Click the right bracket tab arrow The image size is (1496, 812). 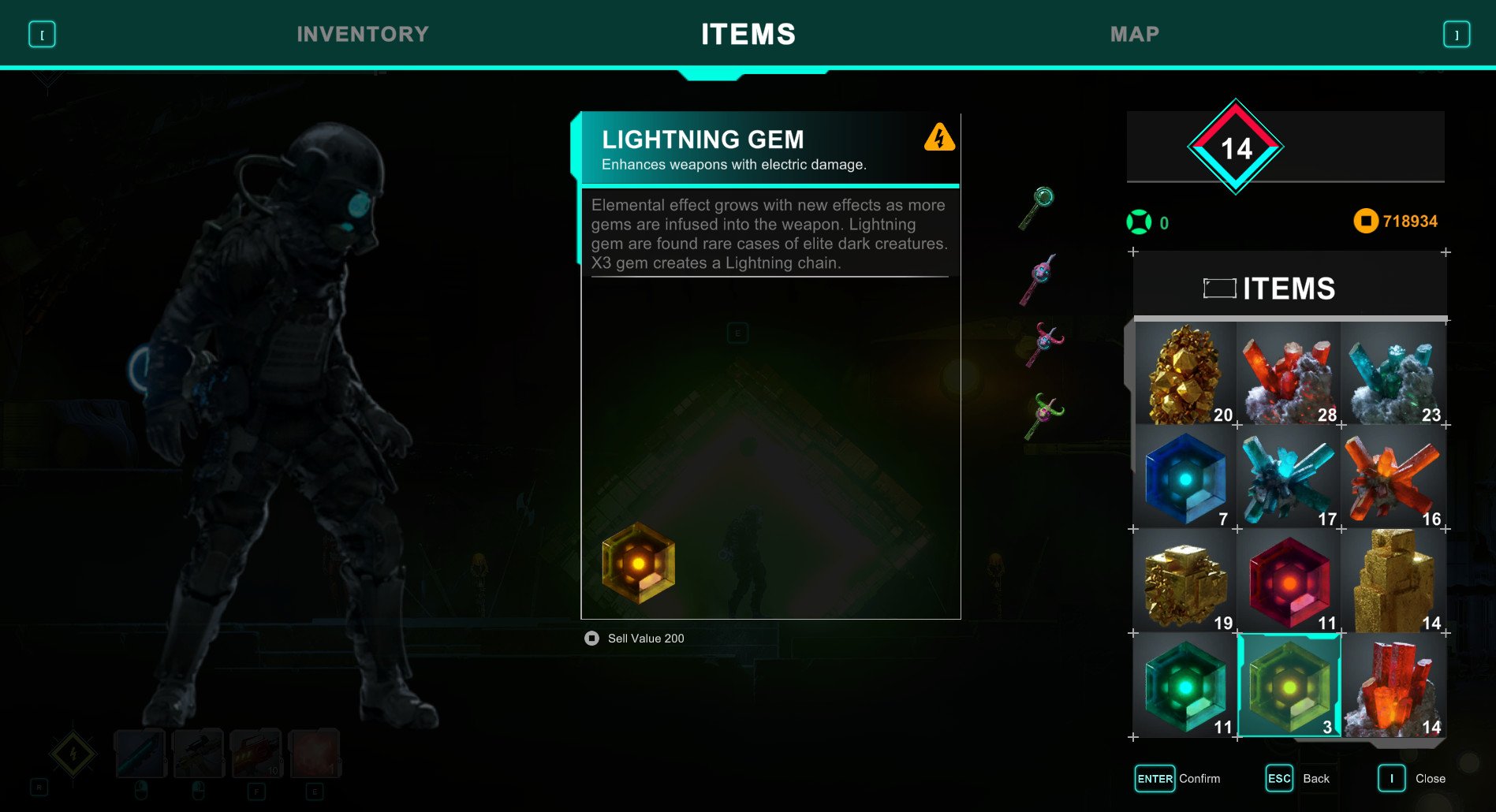pos(1456,35)
